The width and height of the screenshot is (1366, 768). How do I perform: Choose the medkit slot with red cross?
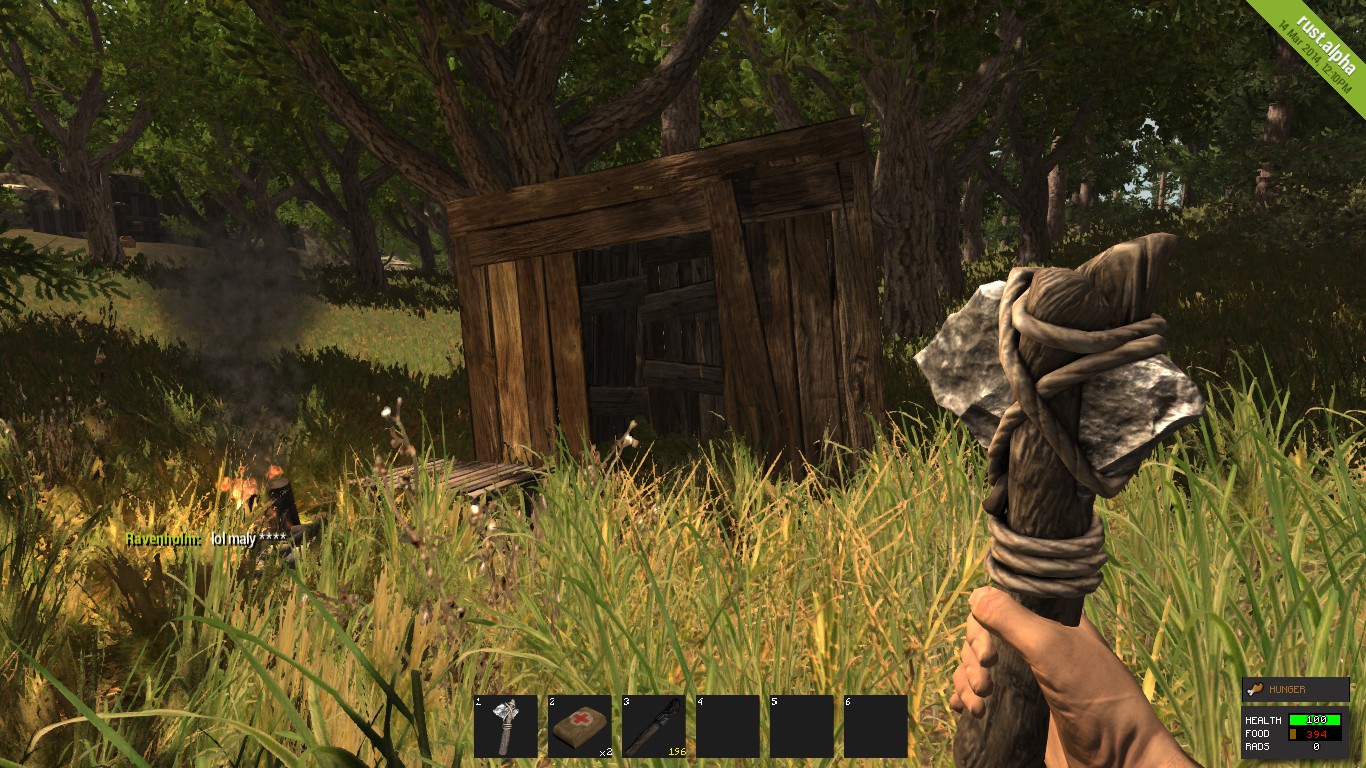click(x=580, y=726)
